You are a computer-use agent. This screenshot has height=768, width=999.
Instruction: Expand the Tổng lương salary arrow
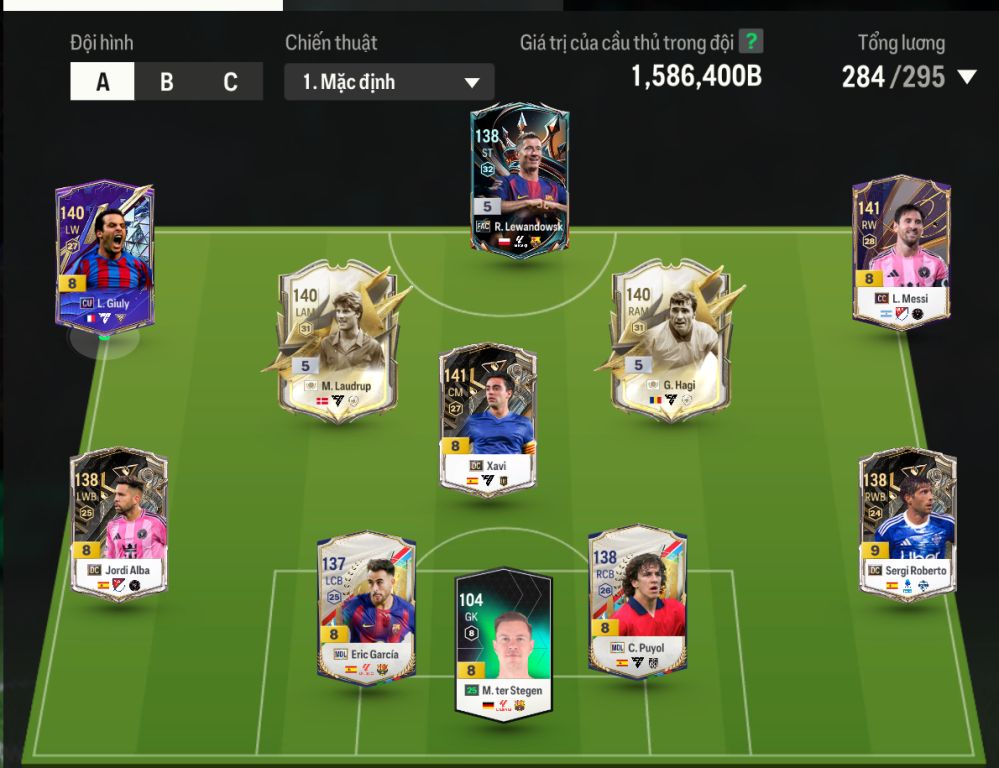[x=966, y=77]
